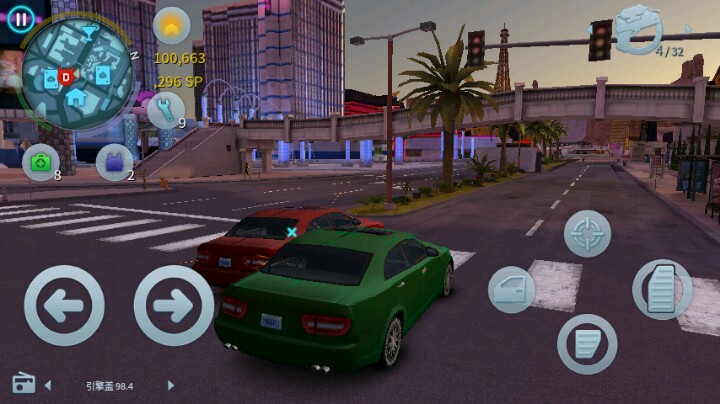
Task: Steer left with the left arrow button
Action: [64, 306]
